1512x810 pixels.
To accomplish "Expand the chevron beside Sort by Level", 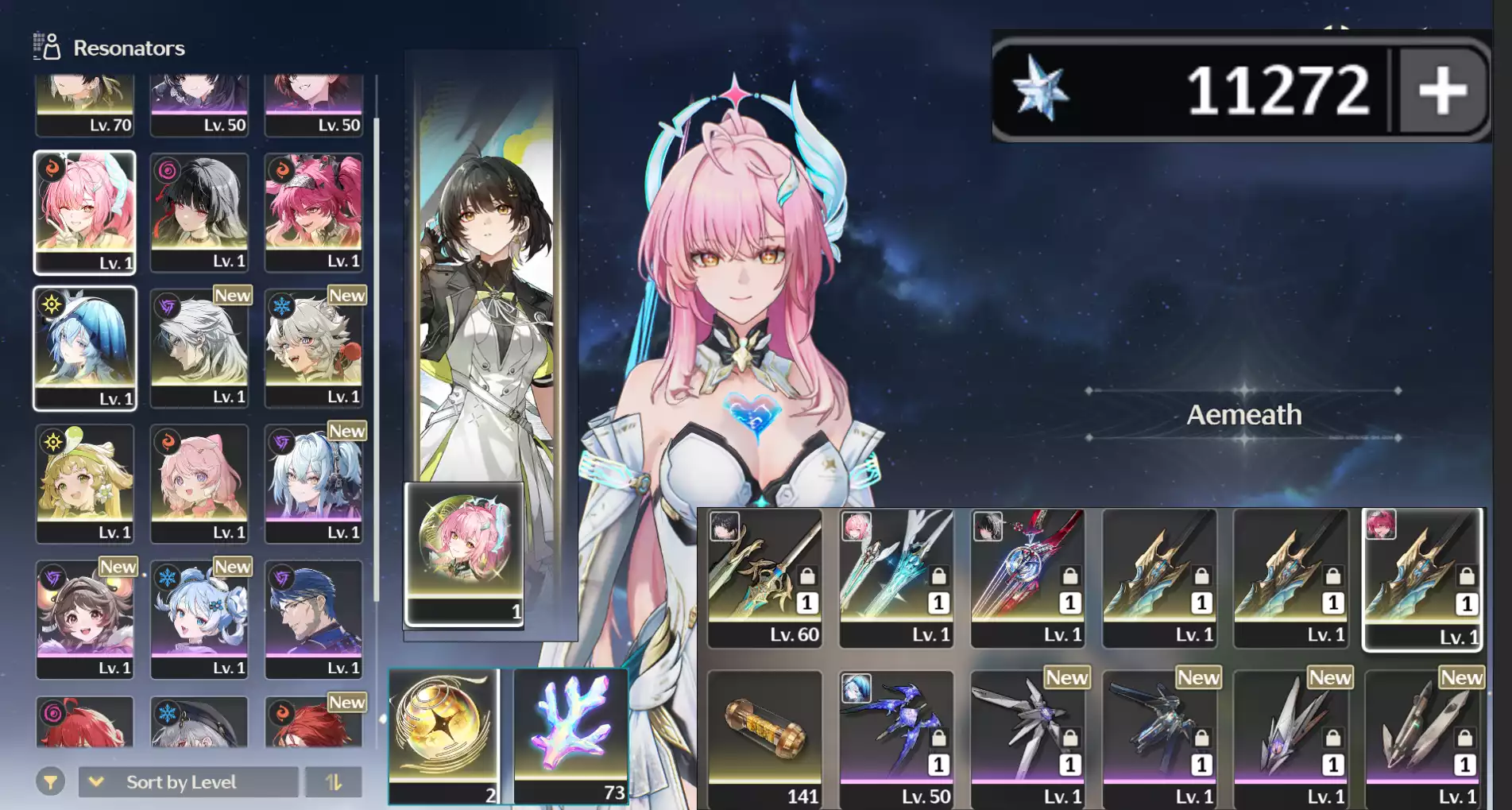I will 97,781.
